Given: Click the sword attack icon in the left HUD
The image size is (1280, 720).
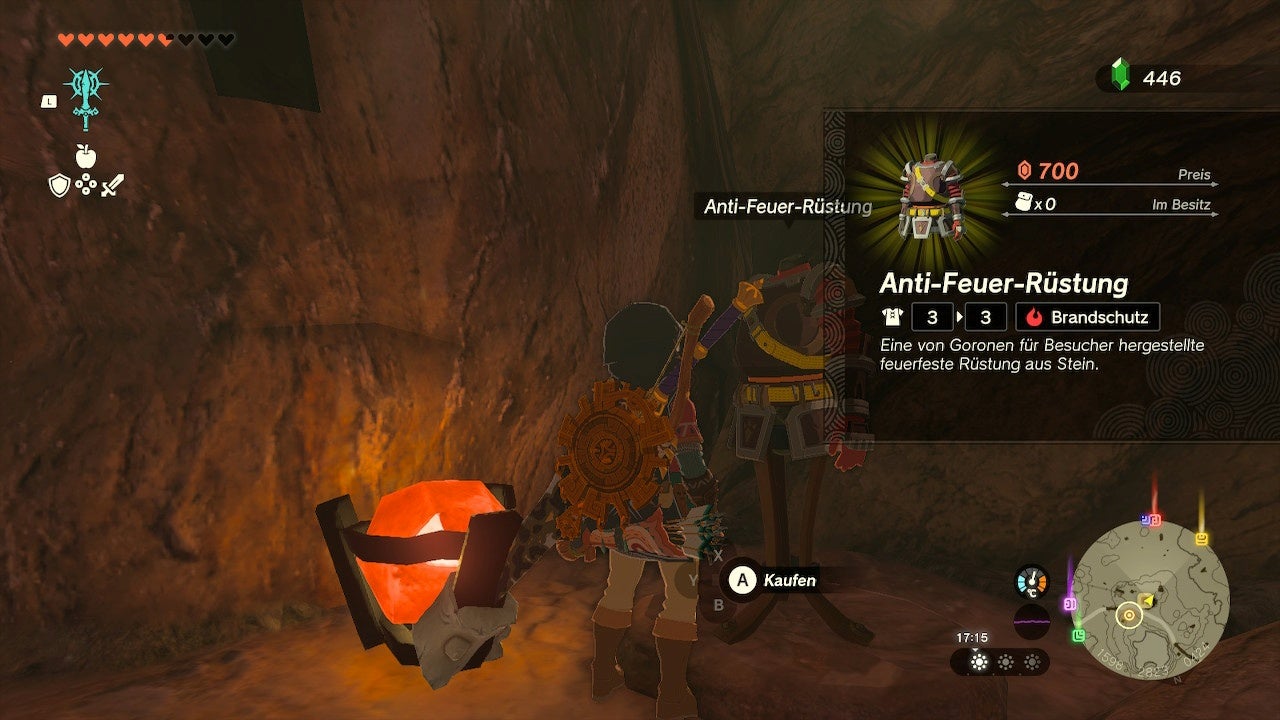Looking at the screenshot, I should pyautogui.click(x=112, y=184).
